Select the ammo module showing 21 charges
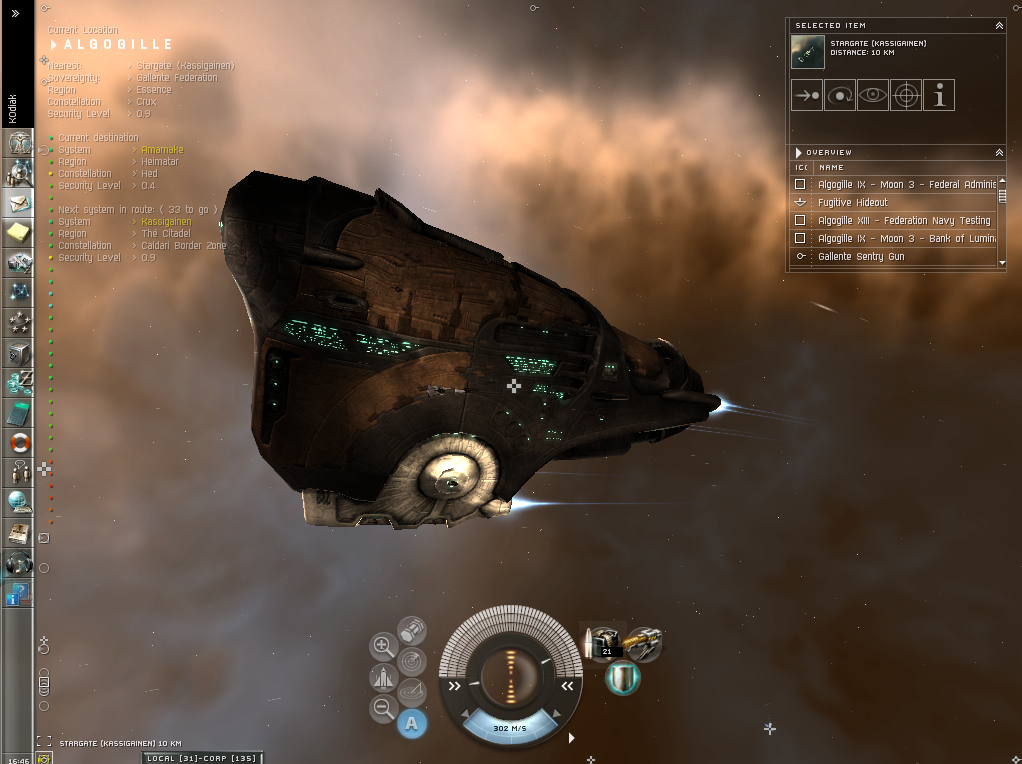Screen dimensions: 1022x764 (604, 642)
